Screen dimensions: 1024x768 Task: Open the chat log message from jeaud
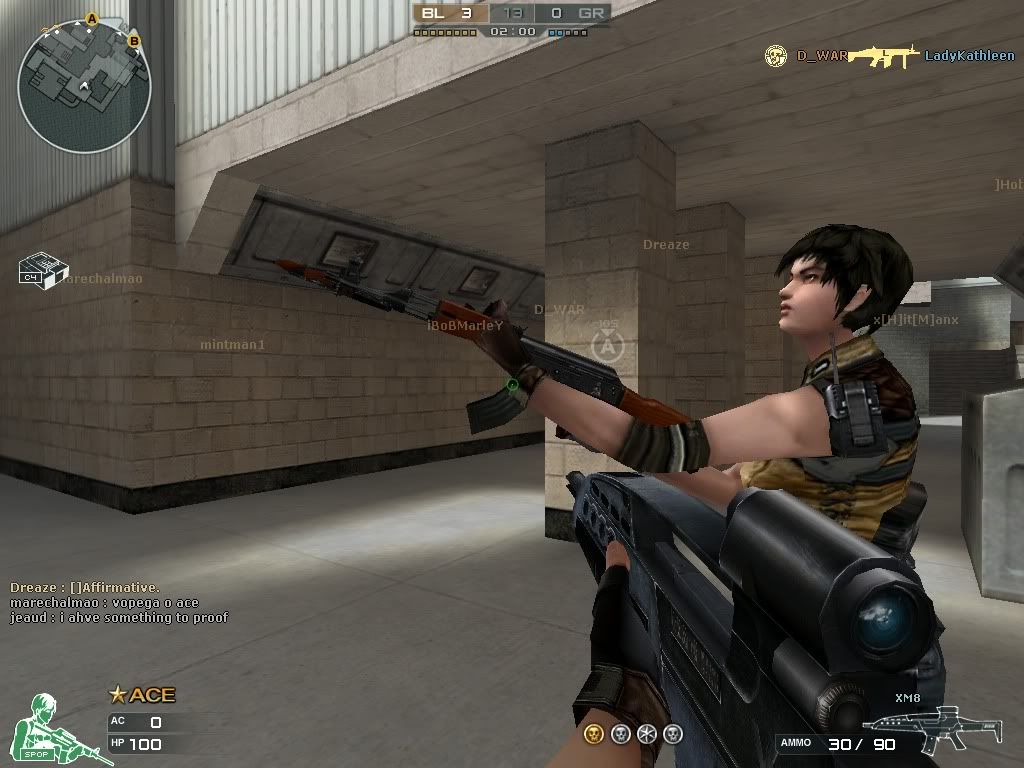[x=119, y=618]
